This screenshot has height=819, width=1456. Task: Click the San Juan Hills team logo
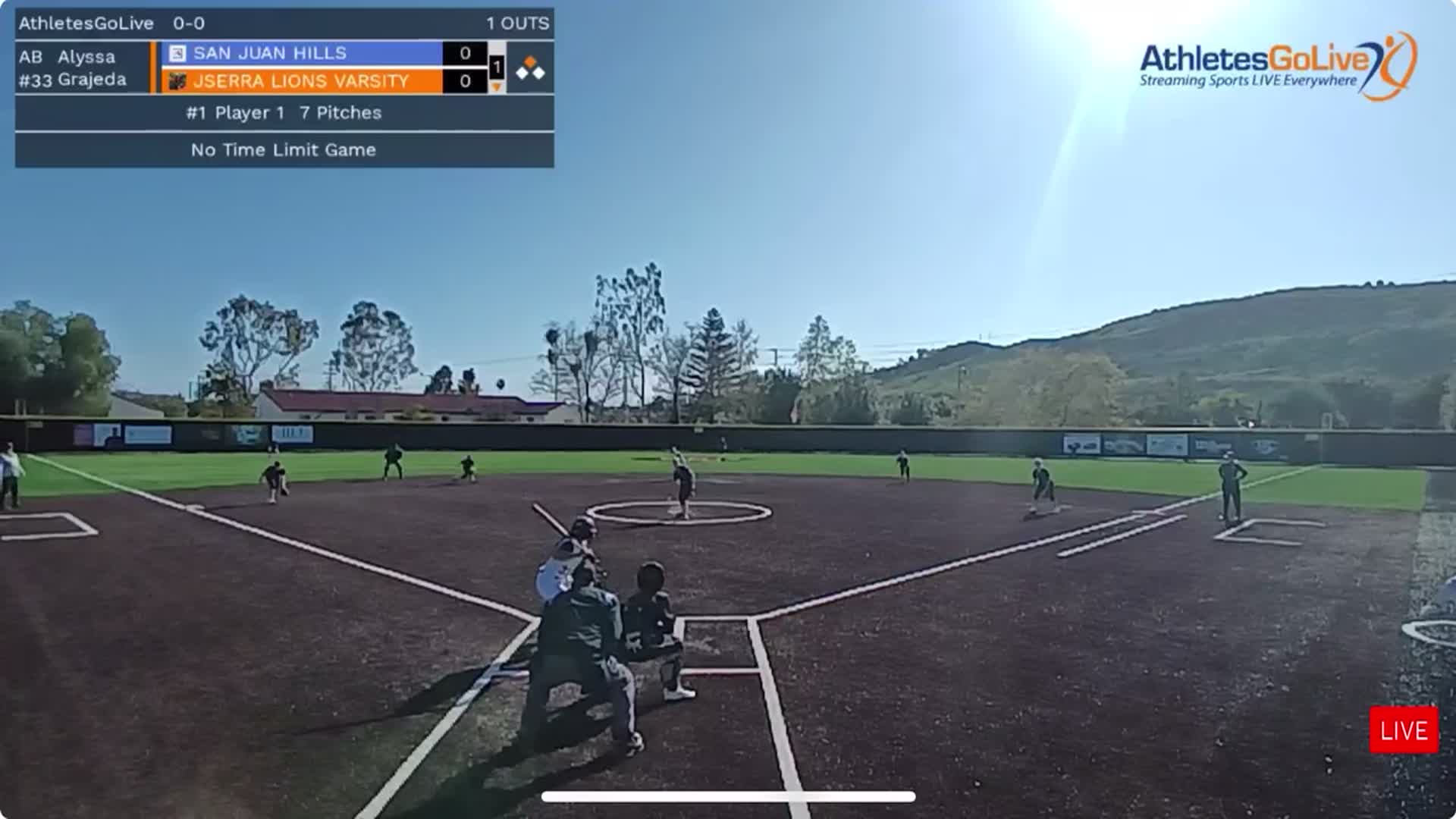[x=177, y=52]
